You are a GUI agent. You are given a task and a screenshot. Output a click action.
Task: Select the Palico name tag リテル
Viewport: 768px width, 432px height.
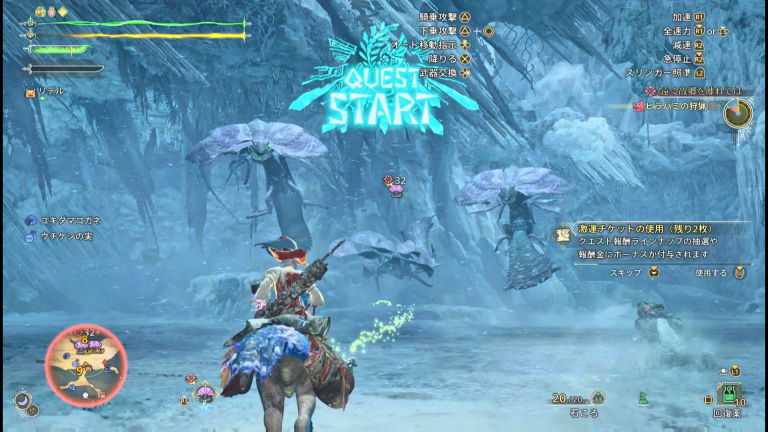tap(49, 91)
